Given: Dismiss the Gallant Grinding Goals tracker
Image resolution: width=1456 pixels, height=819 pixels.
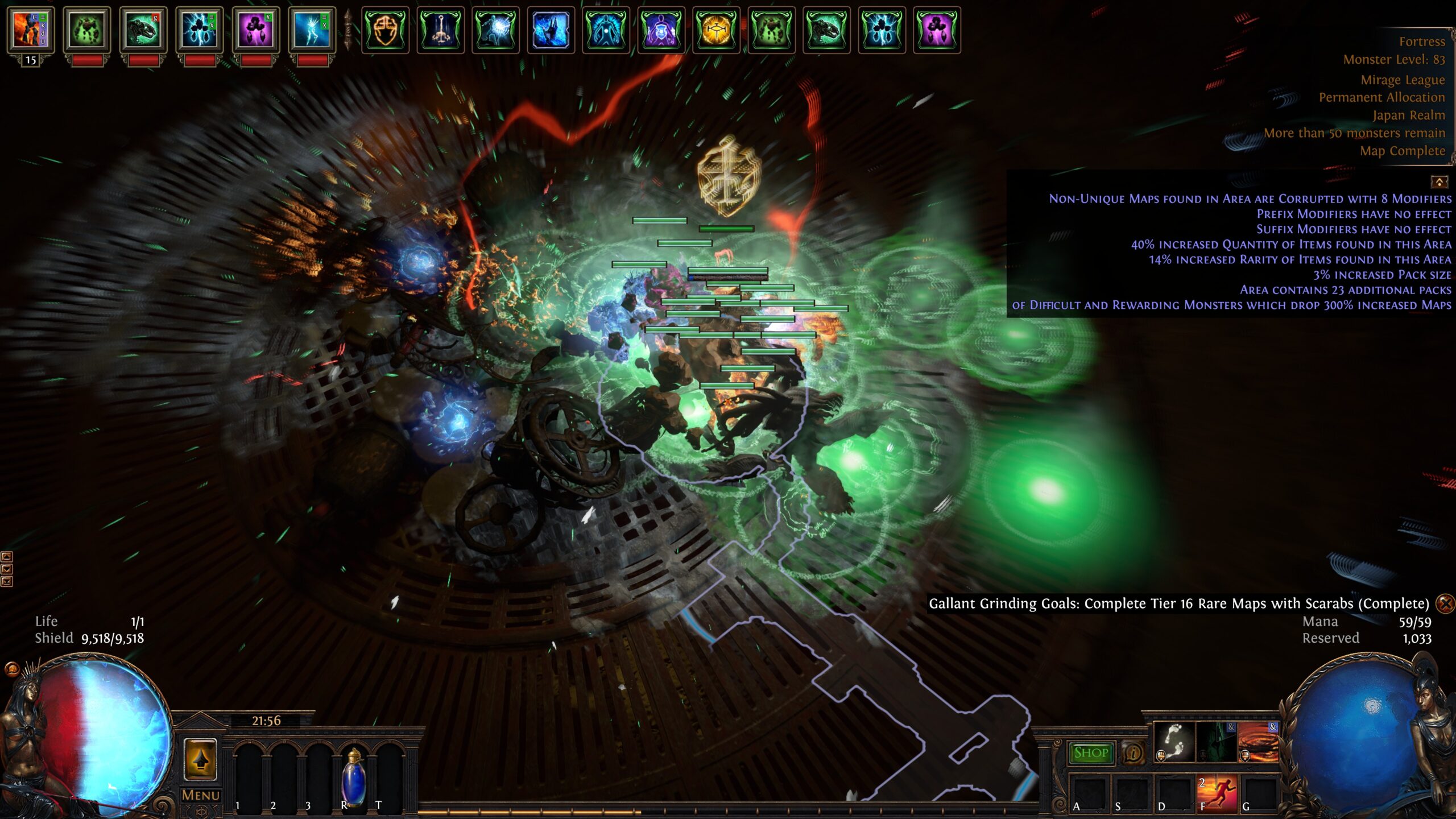Looking at the screenshot, I should (1445, 603).
